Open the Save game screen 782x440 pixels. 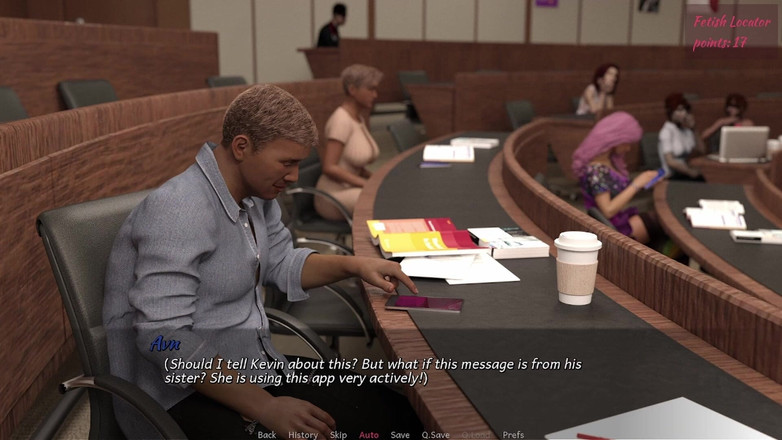(x=400, y=435)
